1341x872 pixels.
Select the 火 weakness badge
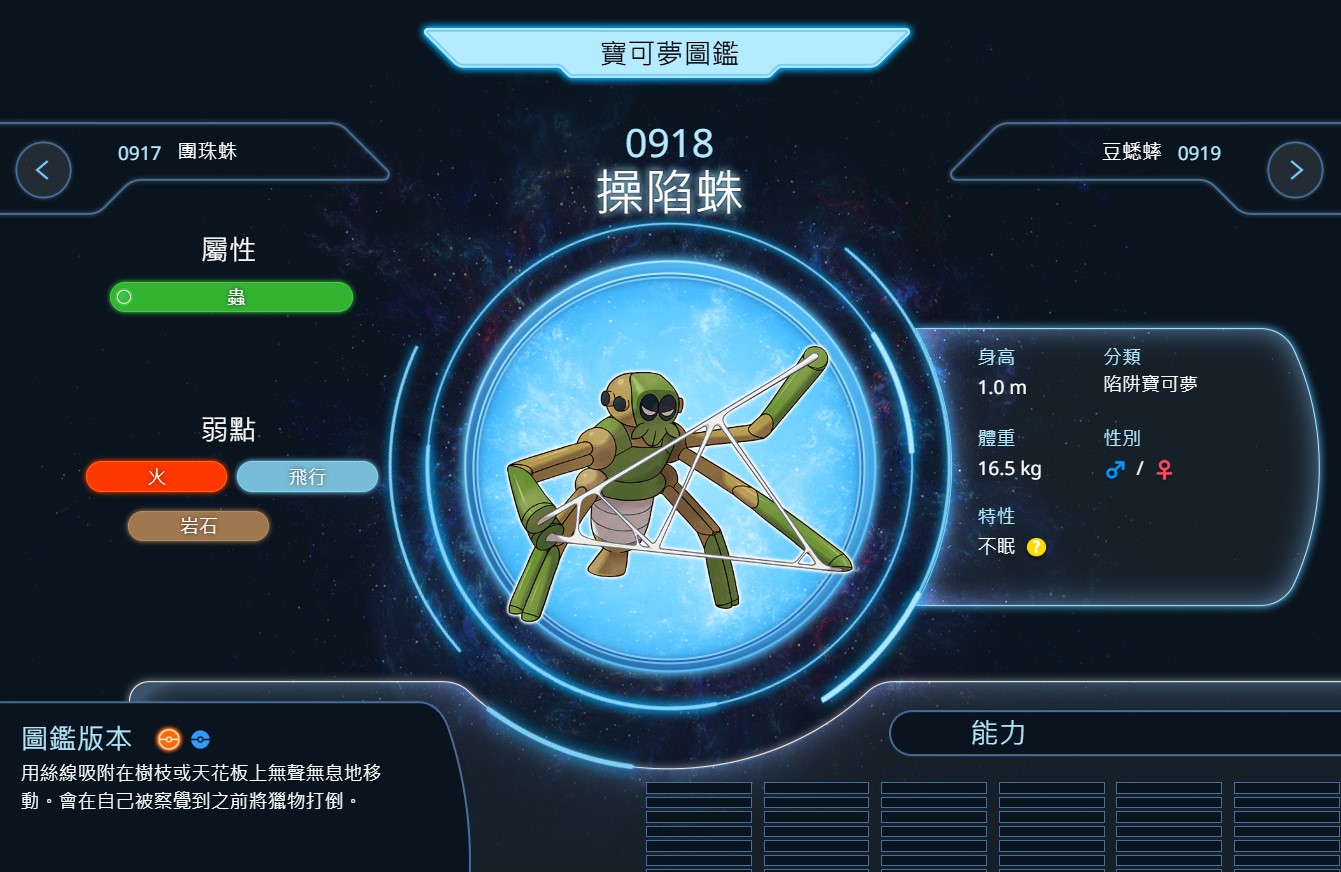[x=156, y=477]
